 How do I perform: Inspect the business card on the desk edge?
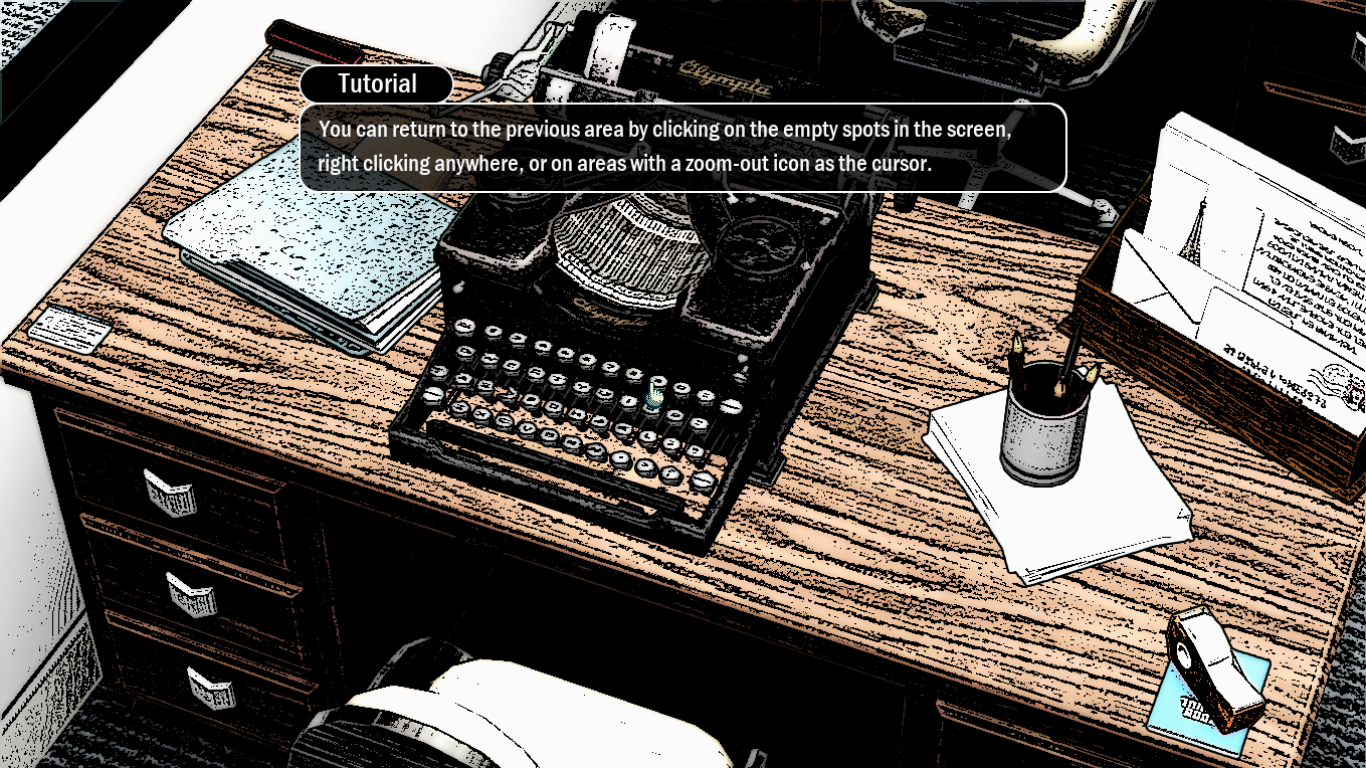point(70,330)
